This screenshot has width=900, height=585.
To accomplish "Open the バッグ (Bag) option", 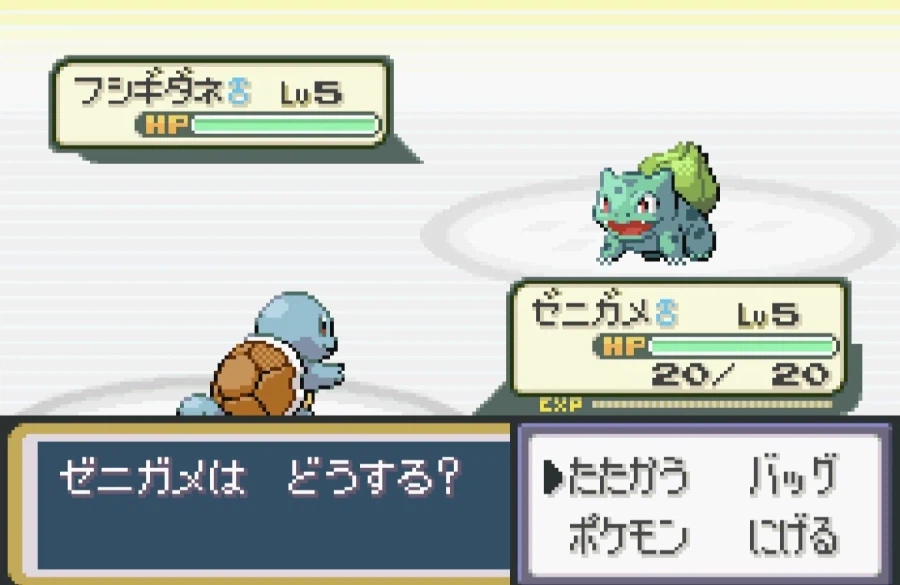I will 793,480.
